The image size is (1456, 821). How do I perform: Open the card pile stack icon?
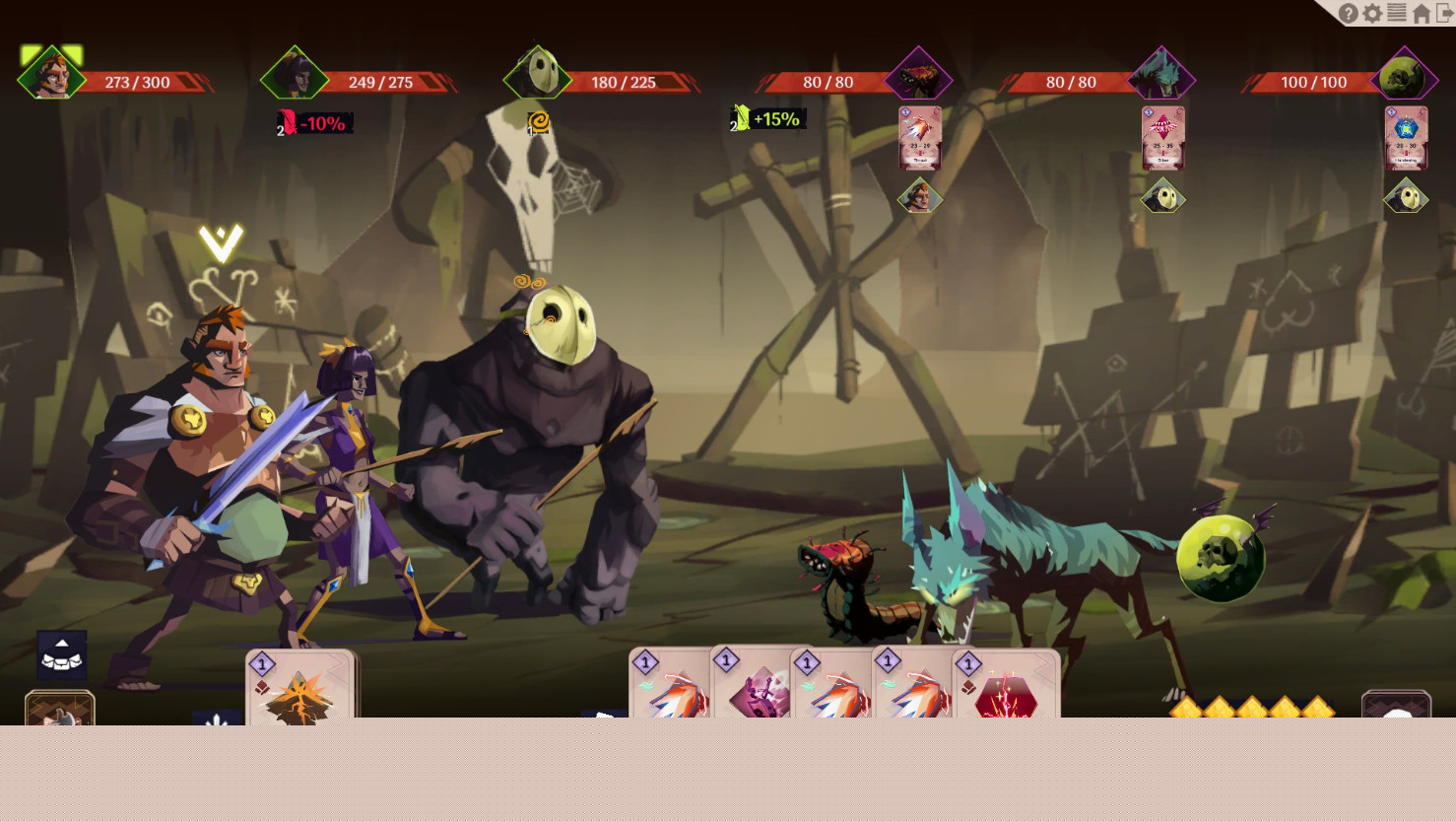pyautogui.click(x=61, y=653)
